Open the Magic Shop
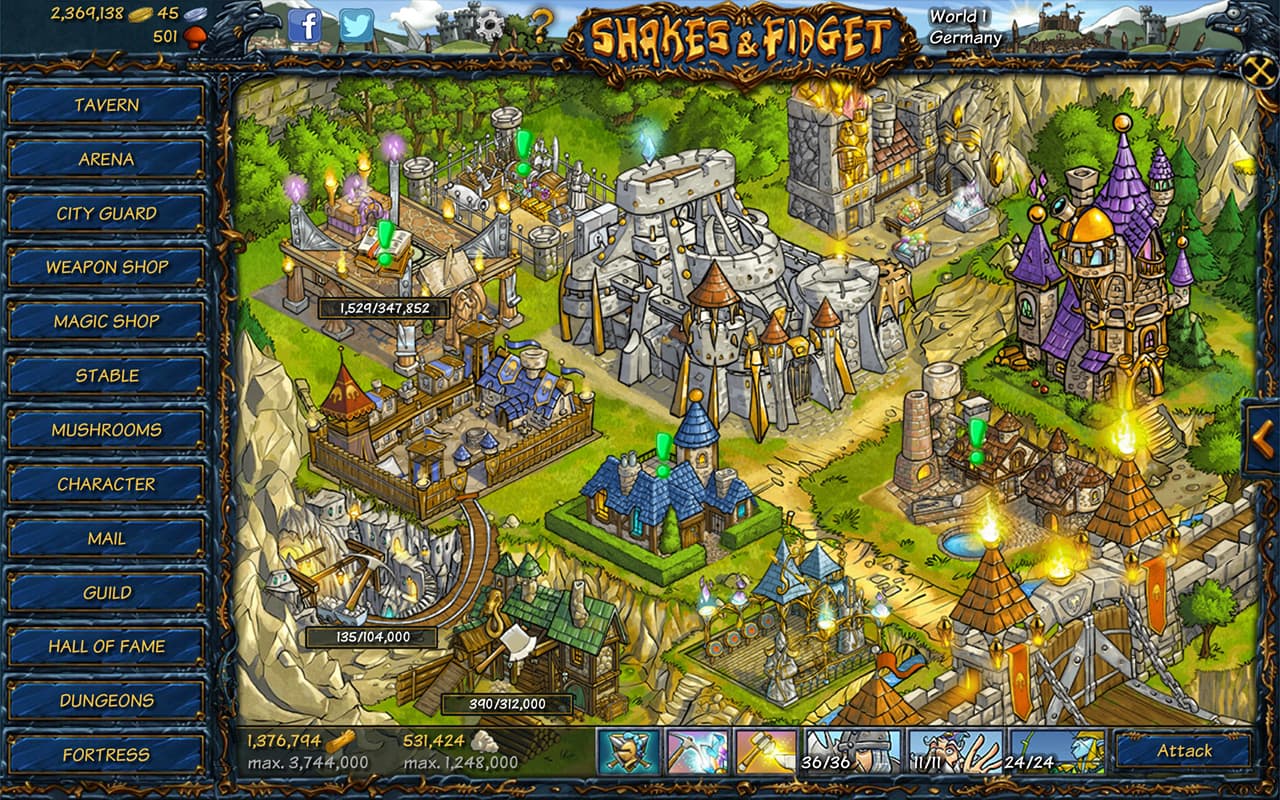The height and width of the screenshot is (800, 1280). [x=106, y=321]
